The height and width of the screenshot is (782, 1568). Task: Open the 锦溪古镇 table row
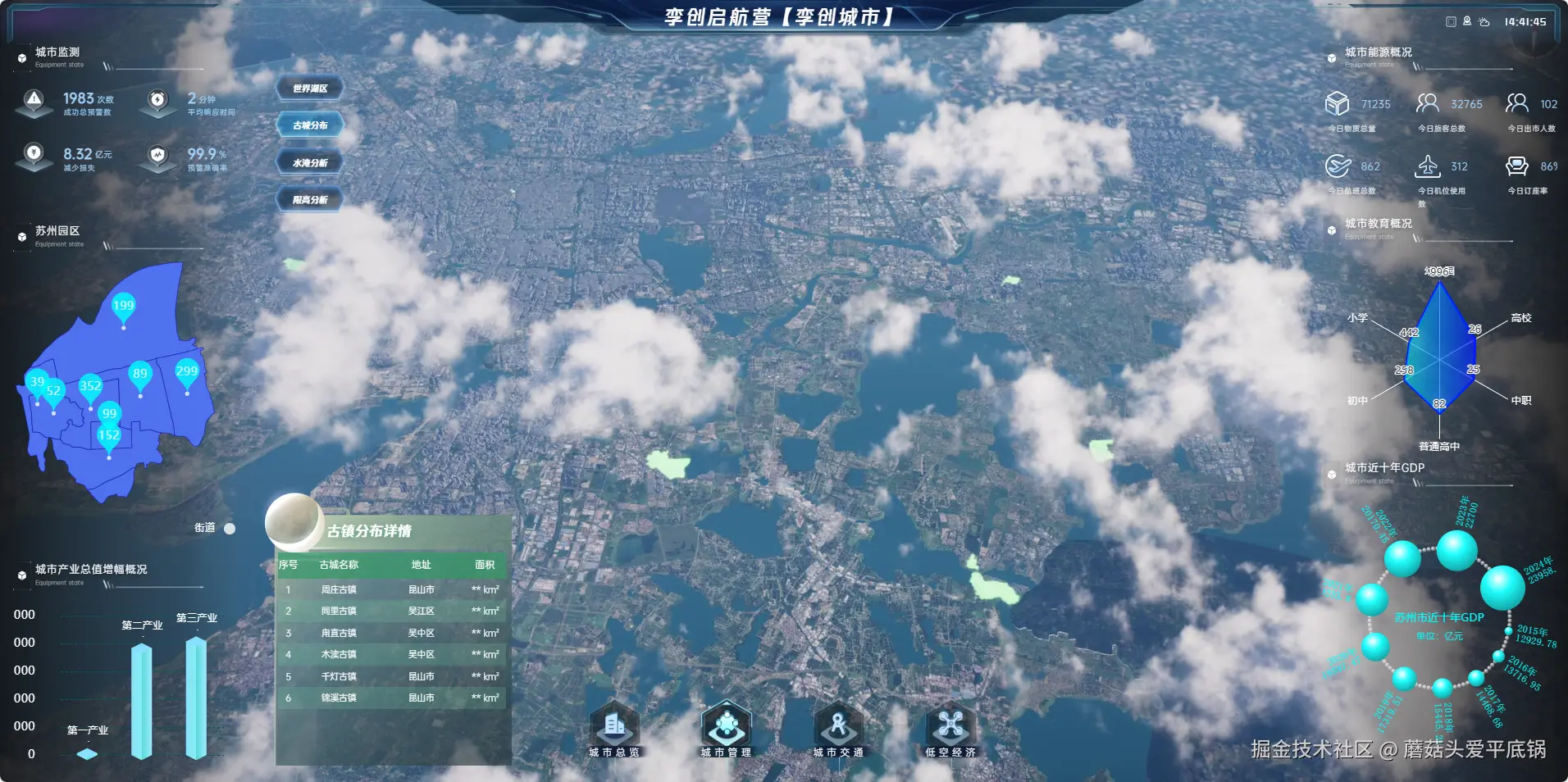click(393, 698)
